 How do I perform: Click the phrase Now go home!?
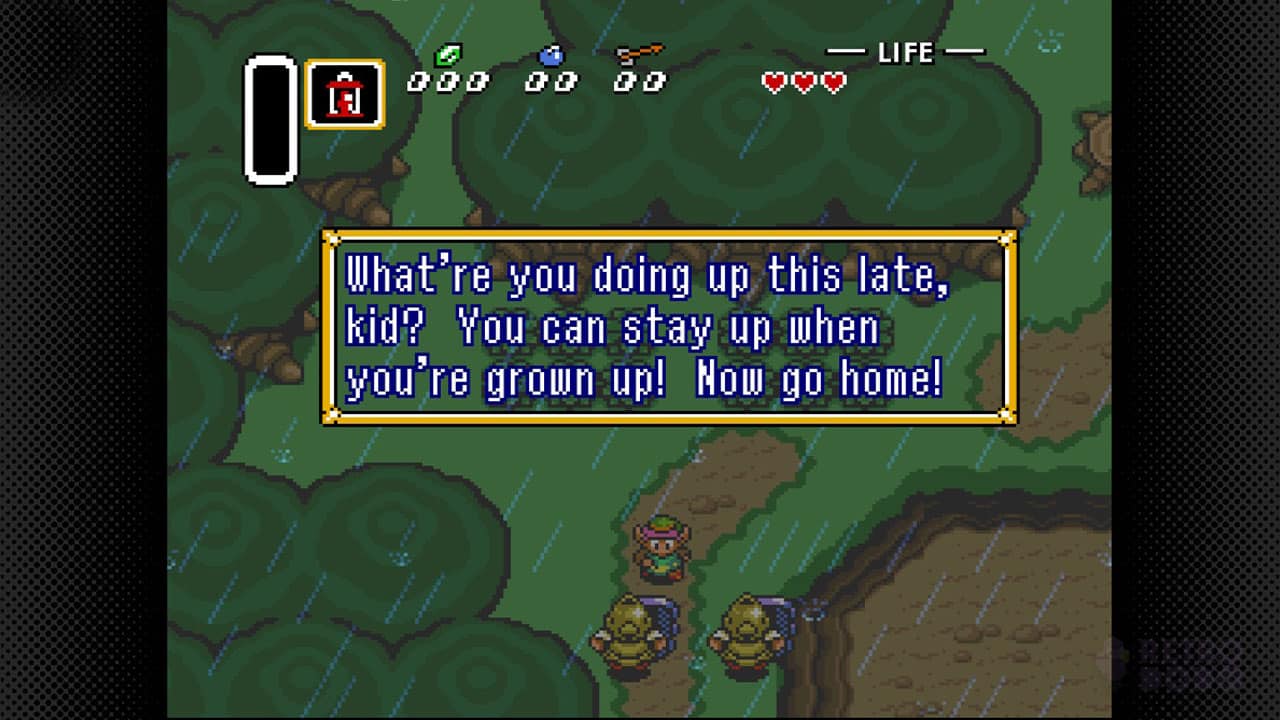[822, 380]
